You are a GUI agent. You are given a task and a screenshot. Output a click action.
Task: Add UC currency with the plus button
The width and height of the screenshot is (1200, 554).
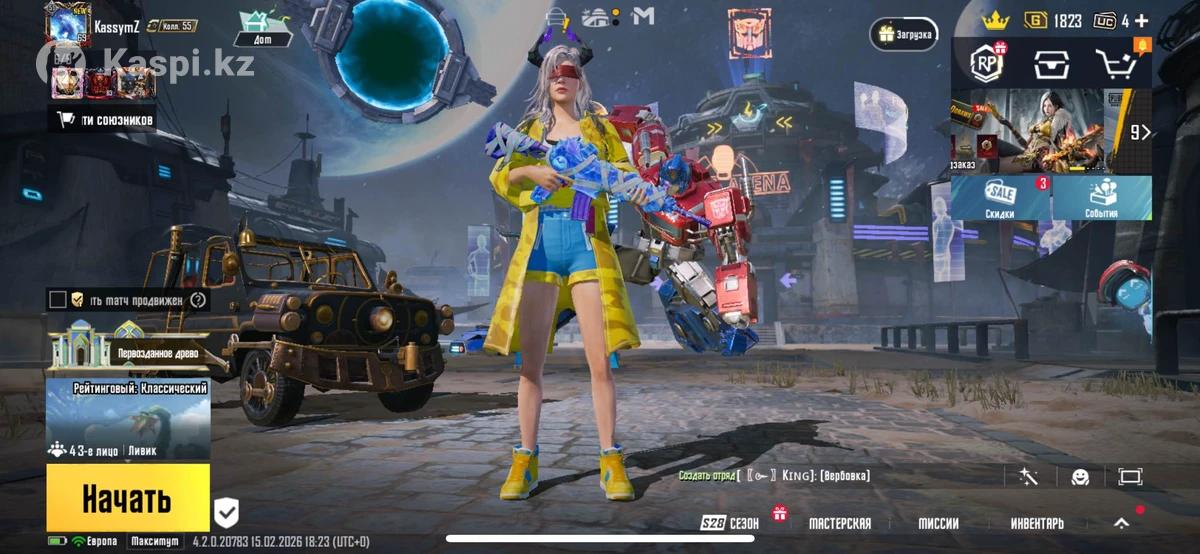tap(1141, 20)
